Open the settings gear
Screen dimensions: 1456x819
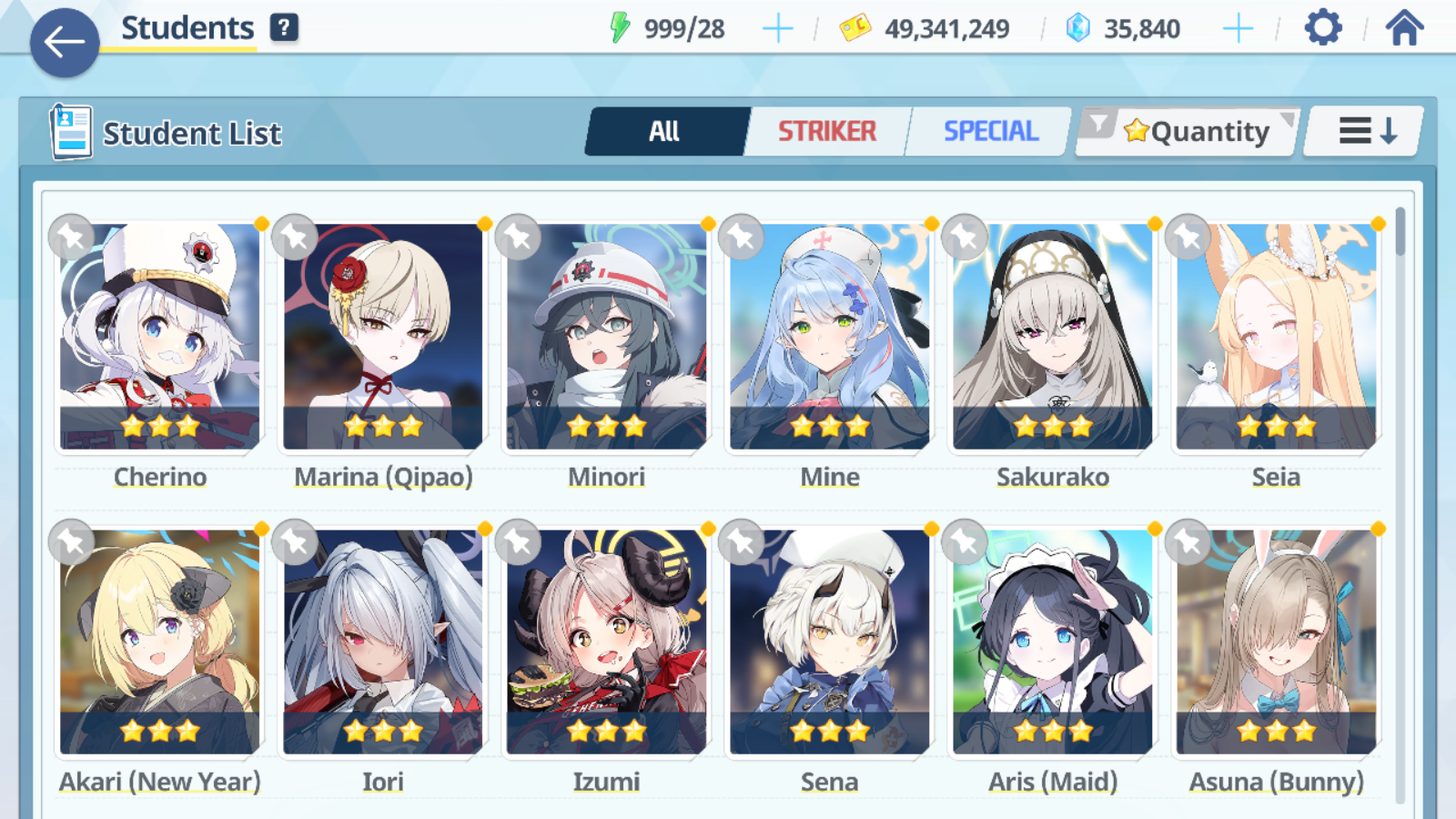pos(1322,28)
